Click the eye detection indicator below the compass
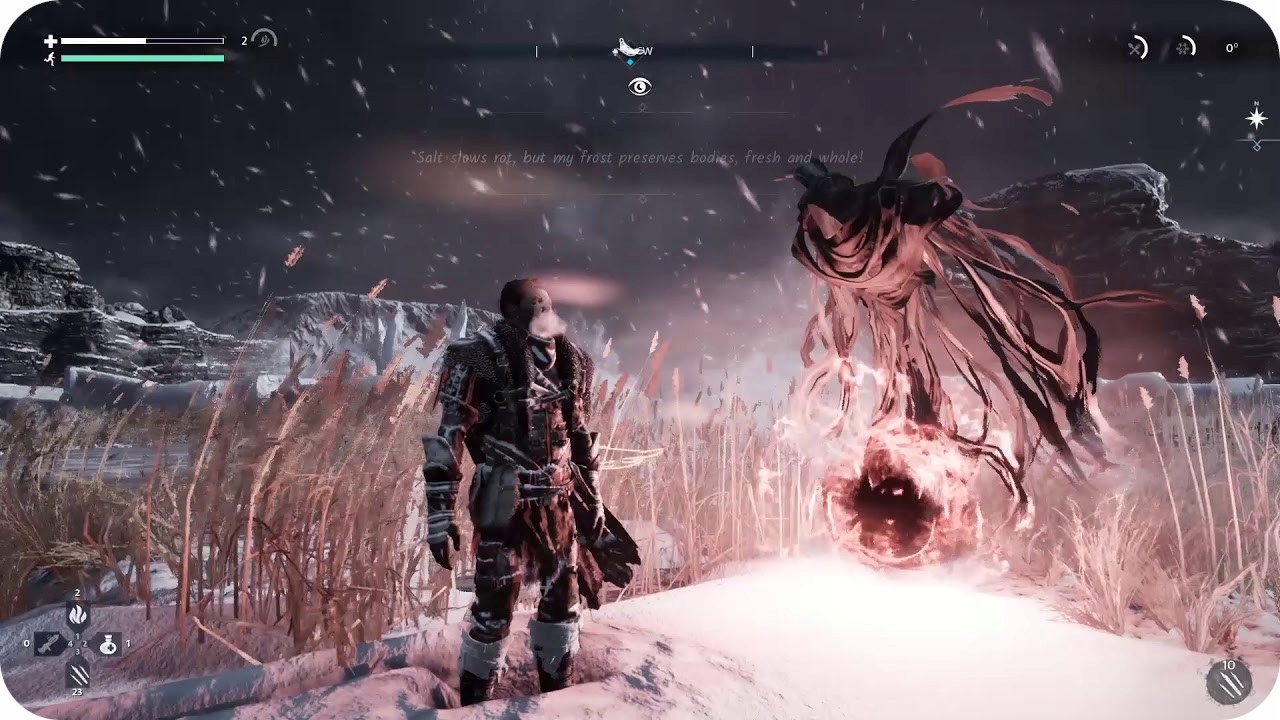 (638, 87)
